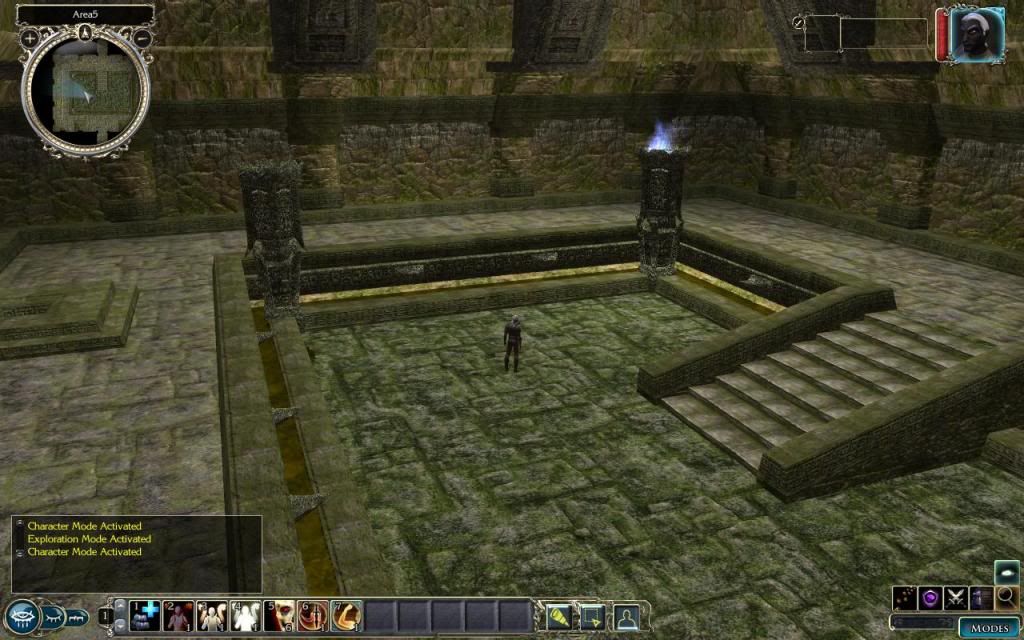Toggle the selection box cursor button
Screen dimensions: 1024x640
coord(592,616)
